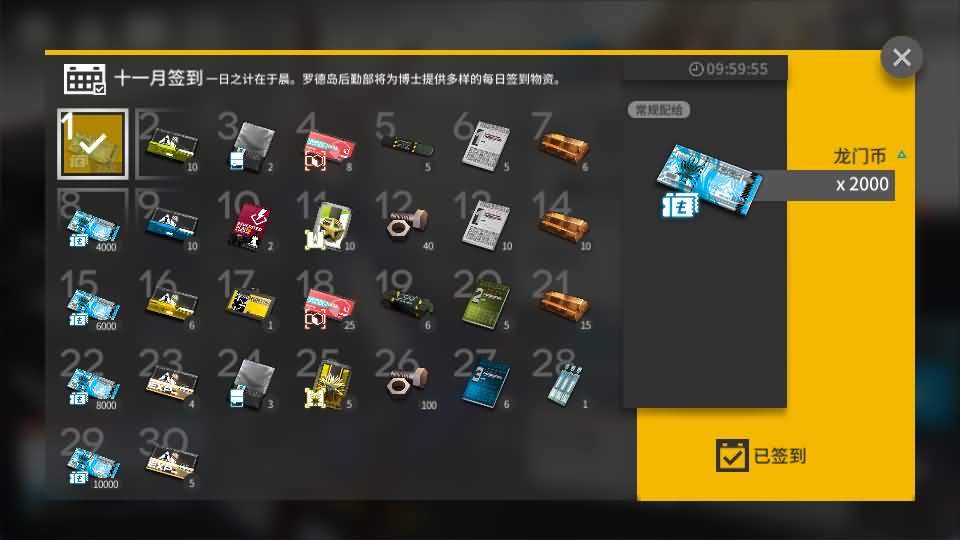Choose the day 27 blue booklet reward

487,381
